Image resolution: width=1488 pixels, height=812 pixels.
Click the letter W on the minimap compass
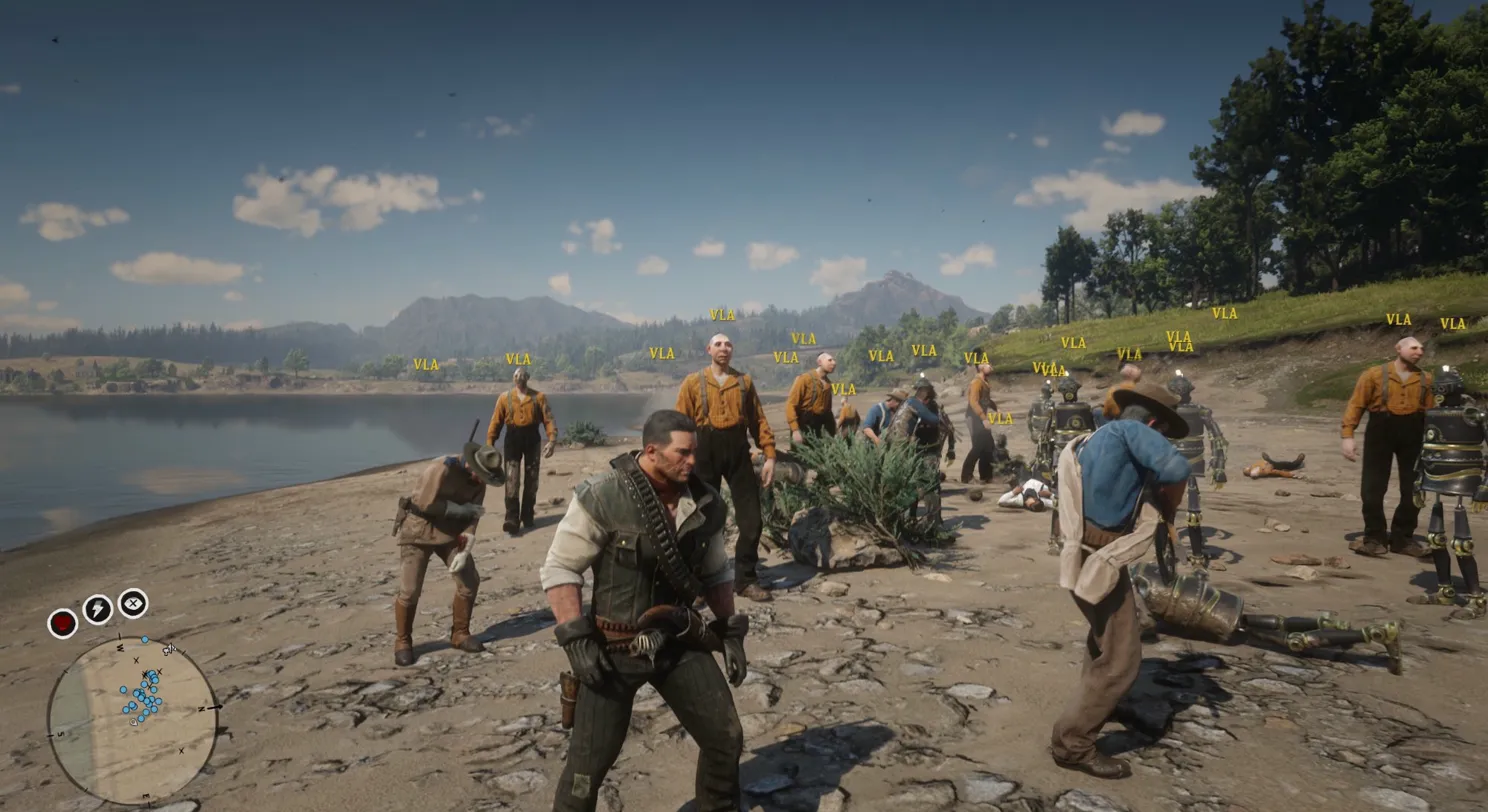[x=121, y=648]
